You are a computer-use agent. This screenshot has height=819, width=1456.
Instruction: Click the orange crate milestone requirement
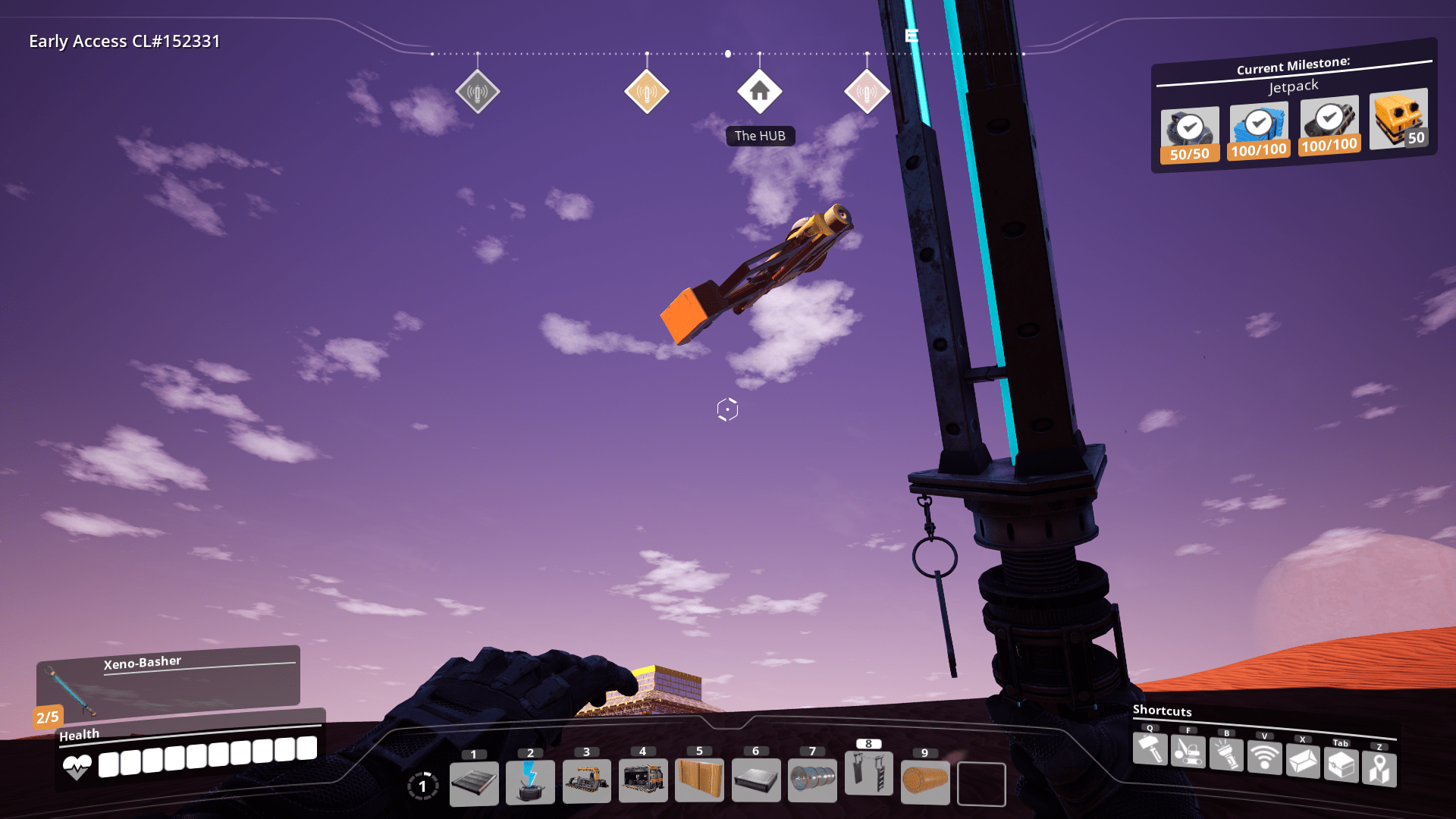(1399, 119)
